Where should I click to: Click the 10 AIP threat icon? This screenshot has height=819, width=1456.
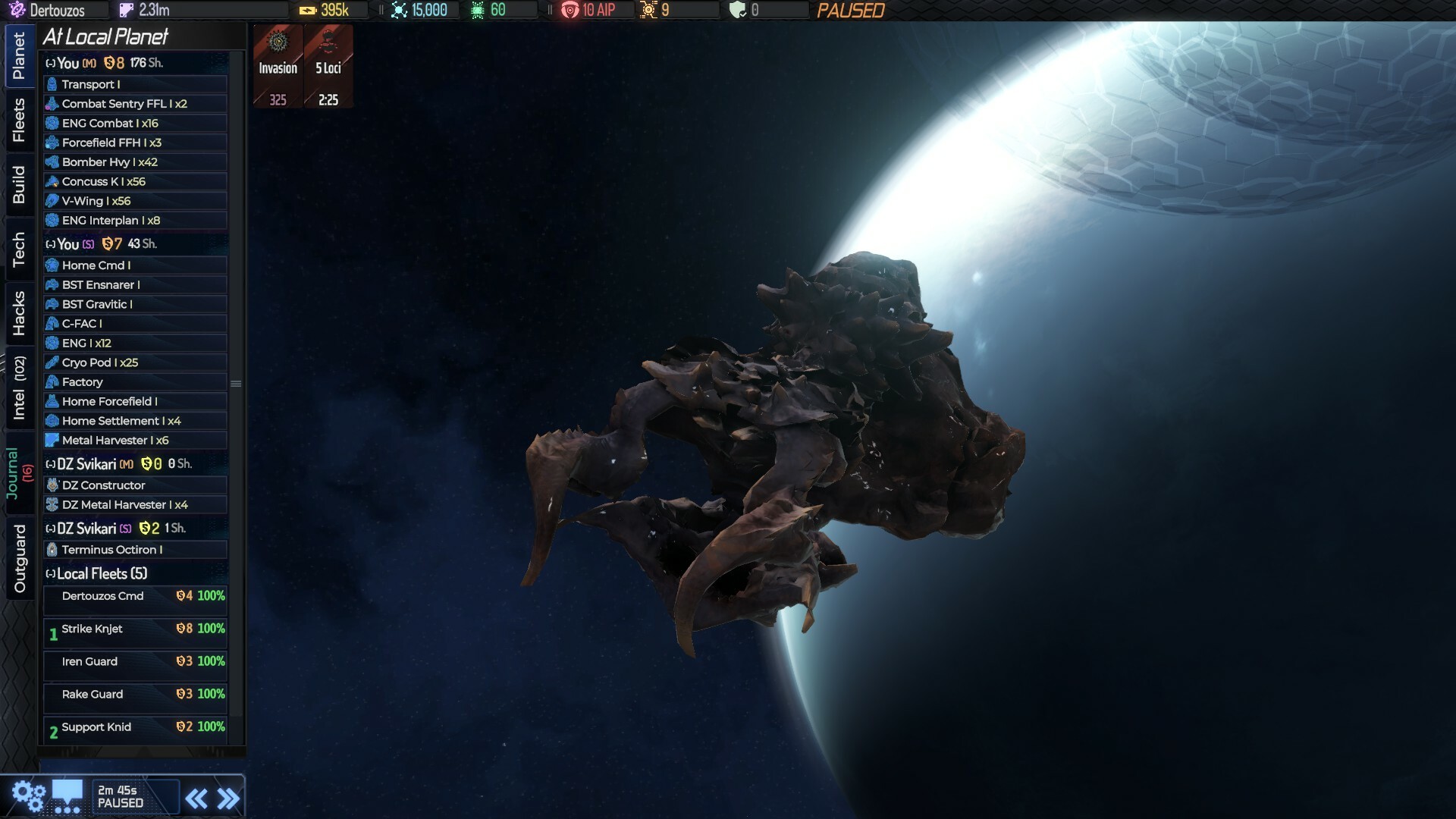(570, 10)
